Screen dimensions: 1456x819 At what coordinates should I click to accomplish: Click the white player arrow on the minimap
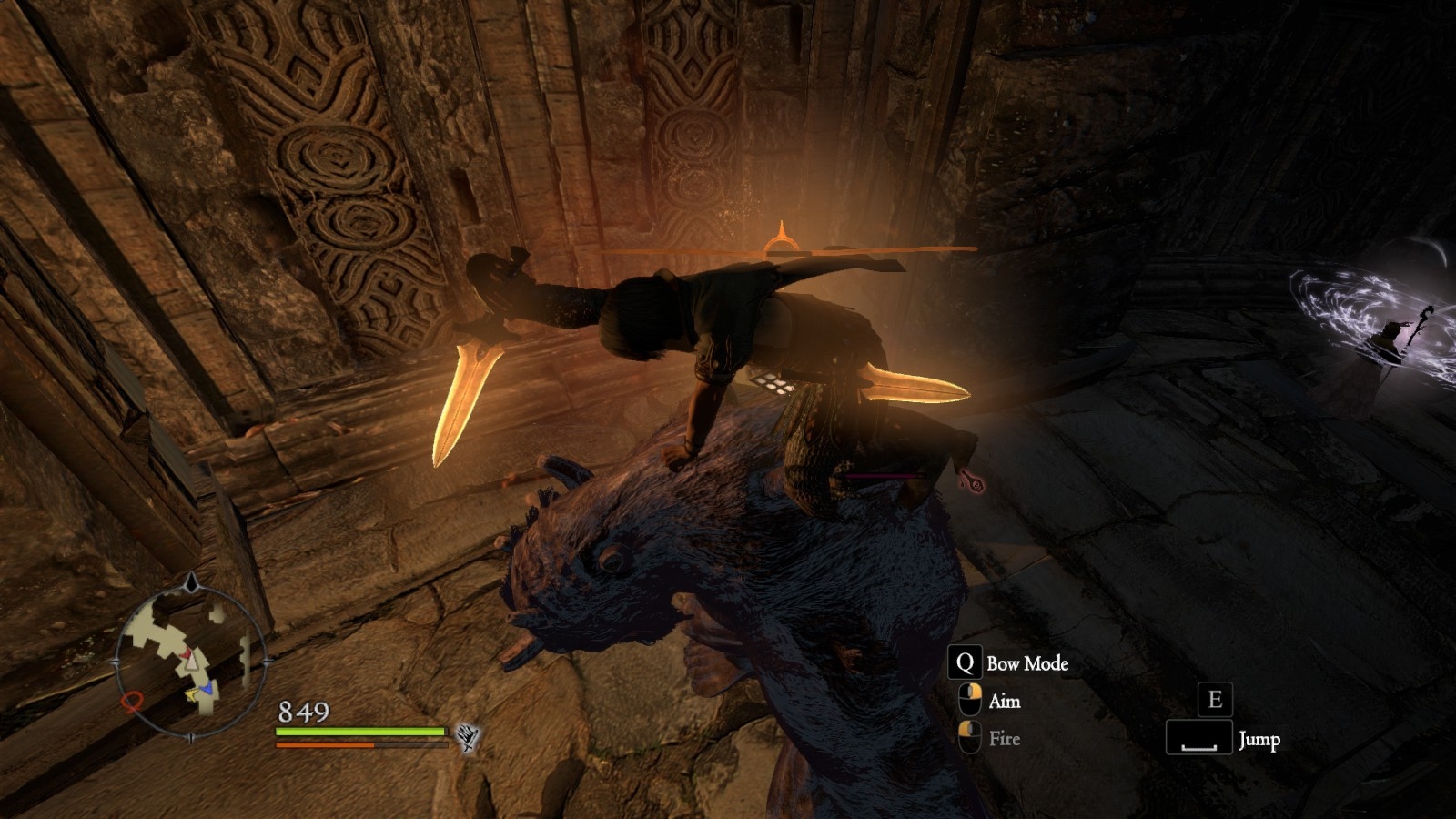(x=191, y=663)
